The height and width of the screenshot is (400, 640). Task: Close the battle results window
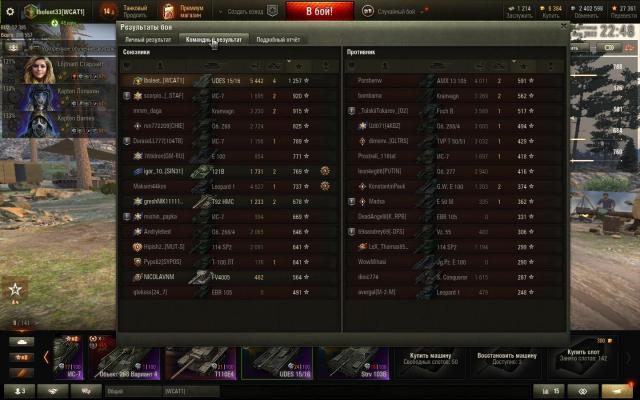click(x=563, y=28)
